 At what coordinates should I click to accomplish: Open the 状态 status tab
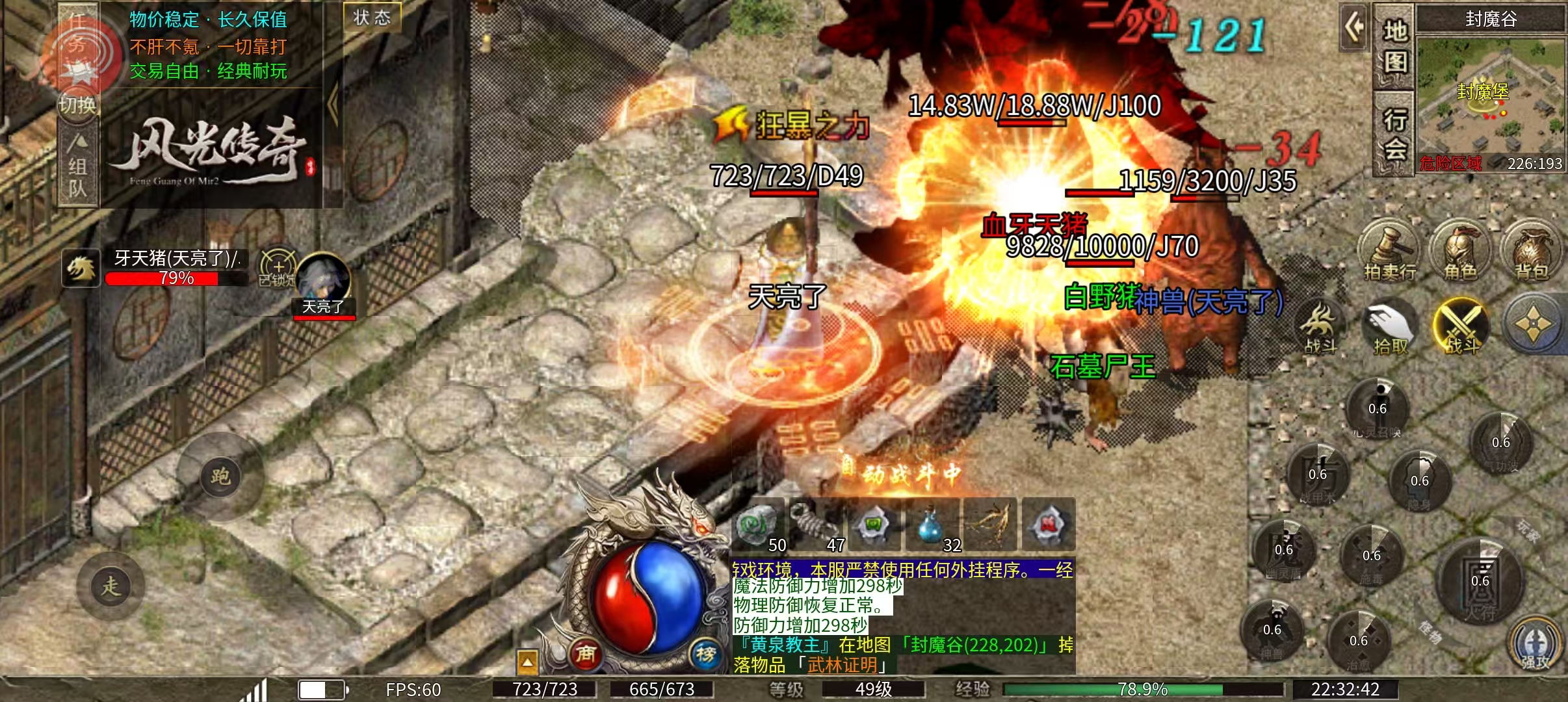click(372, 18)
